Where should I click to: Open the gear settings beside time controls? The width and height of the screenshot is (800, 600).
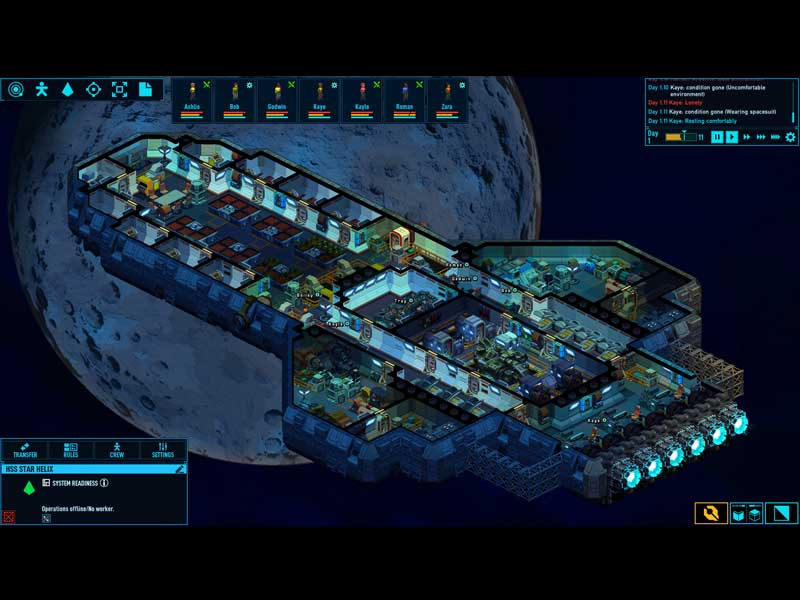tap(791, 137)
